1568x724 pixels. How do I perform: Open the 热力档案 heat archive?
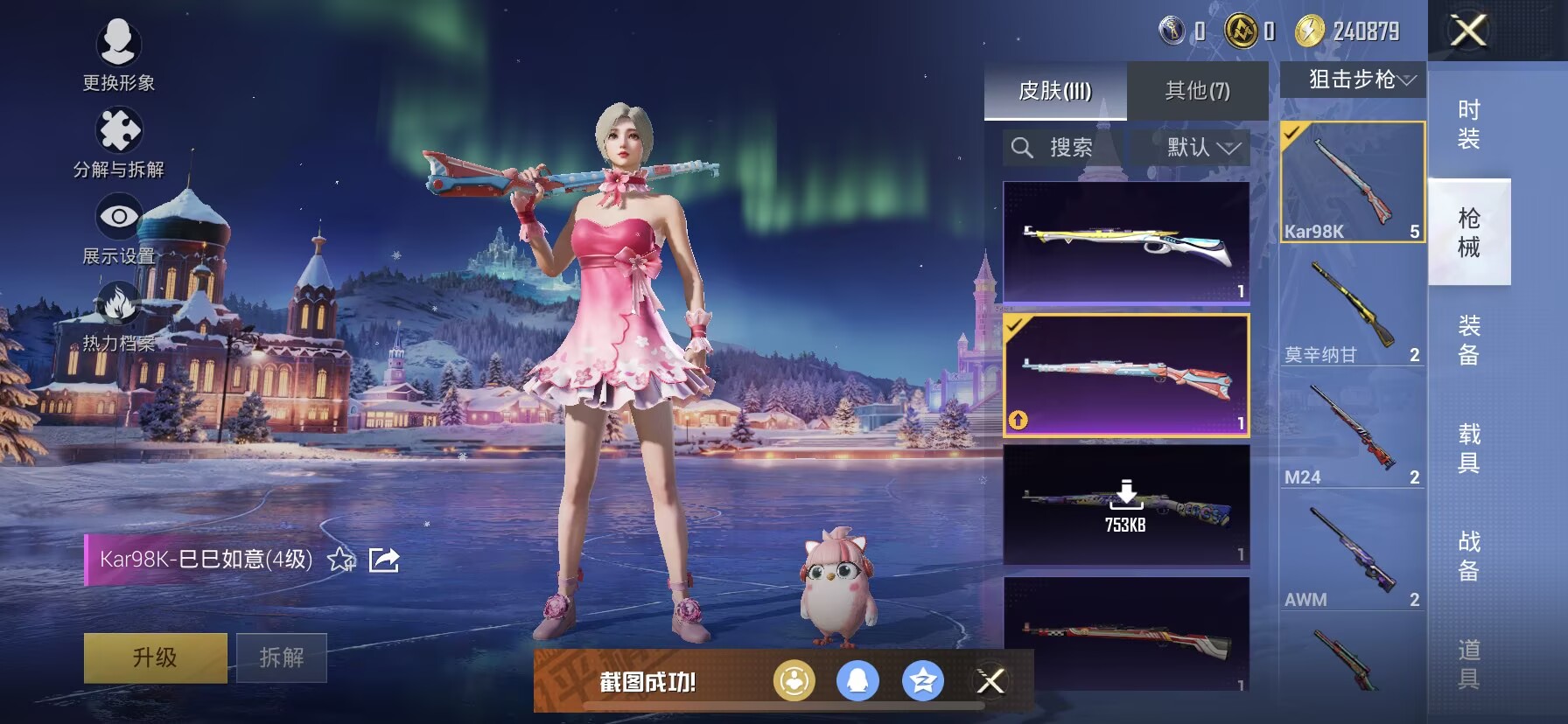click(x=118, y=317)
